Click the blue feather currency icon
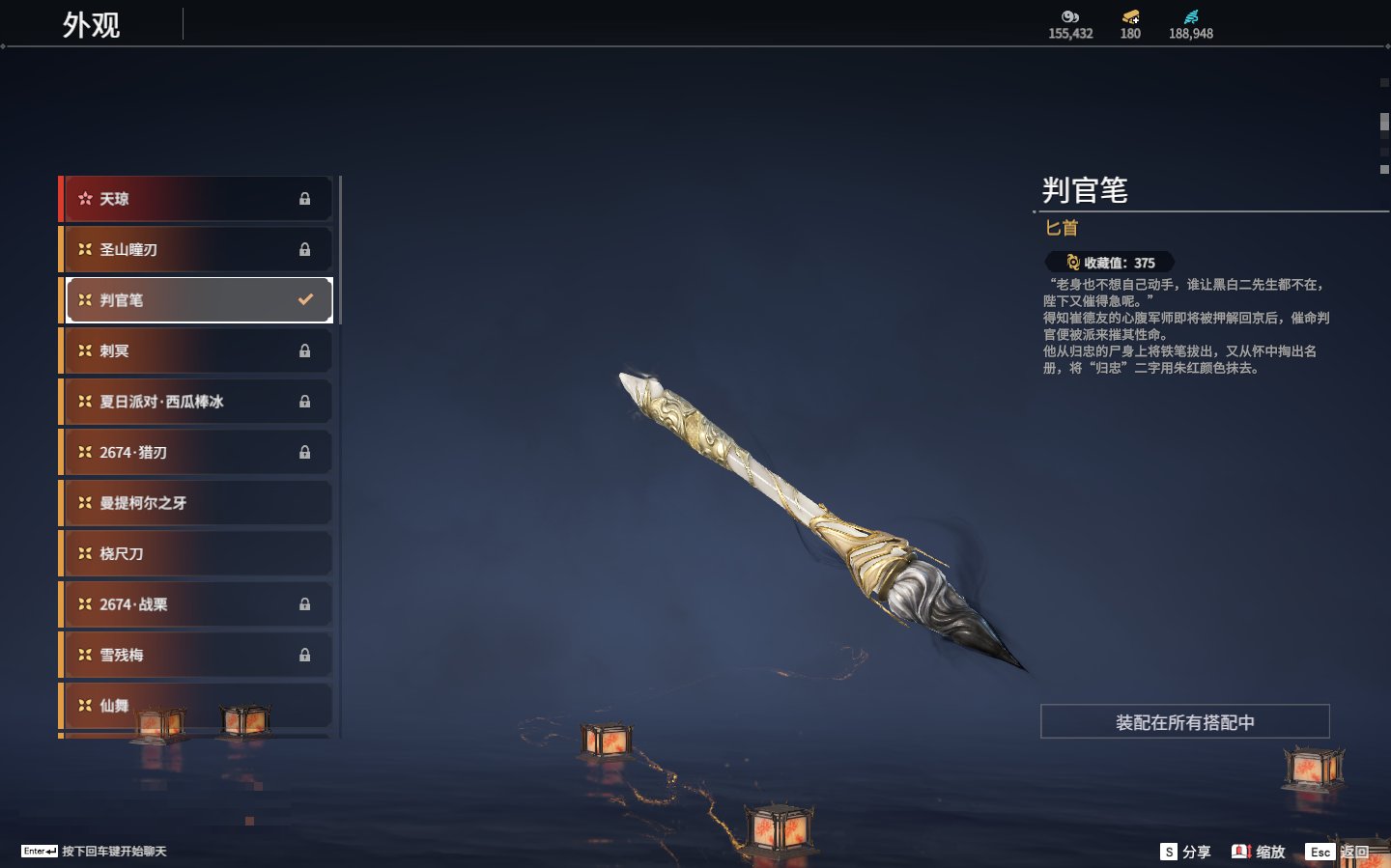The height and width of the screenshot is (868, 1391). (x=1191, y=17)
